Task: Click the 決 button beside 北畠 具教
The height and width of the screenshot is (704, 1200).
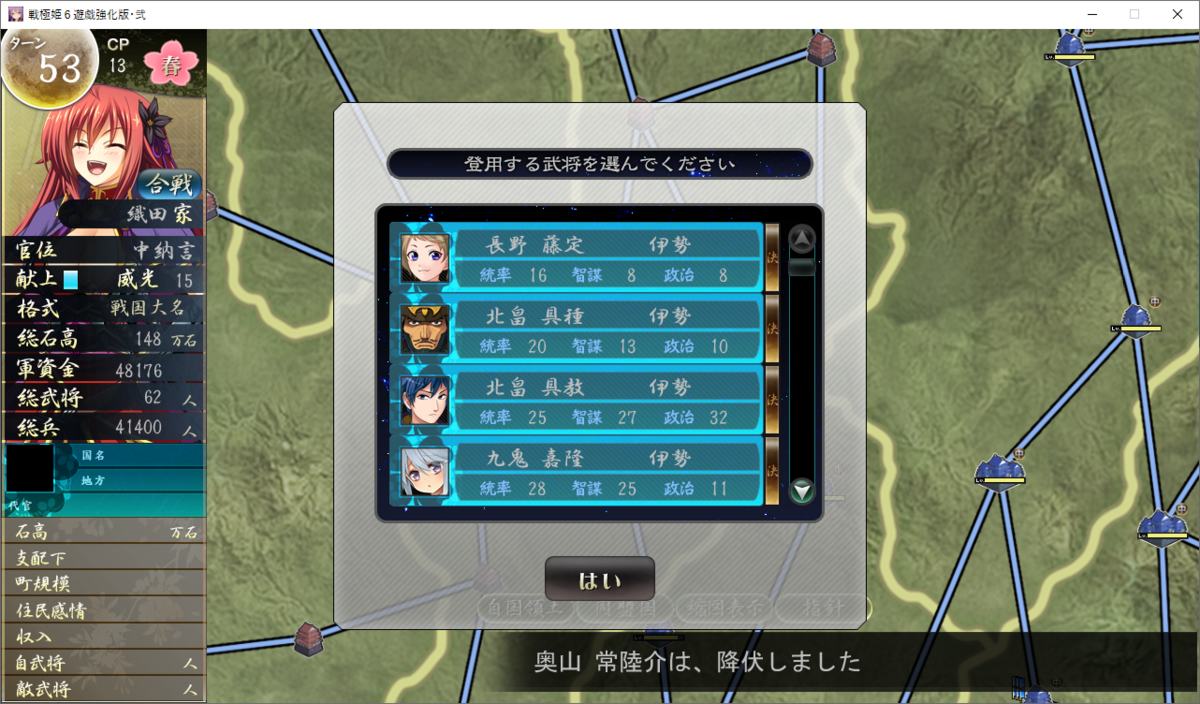Action: coord(772,400)
